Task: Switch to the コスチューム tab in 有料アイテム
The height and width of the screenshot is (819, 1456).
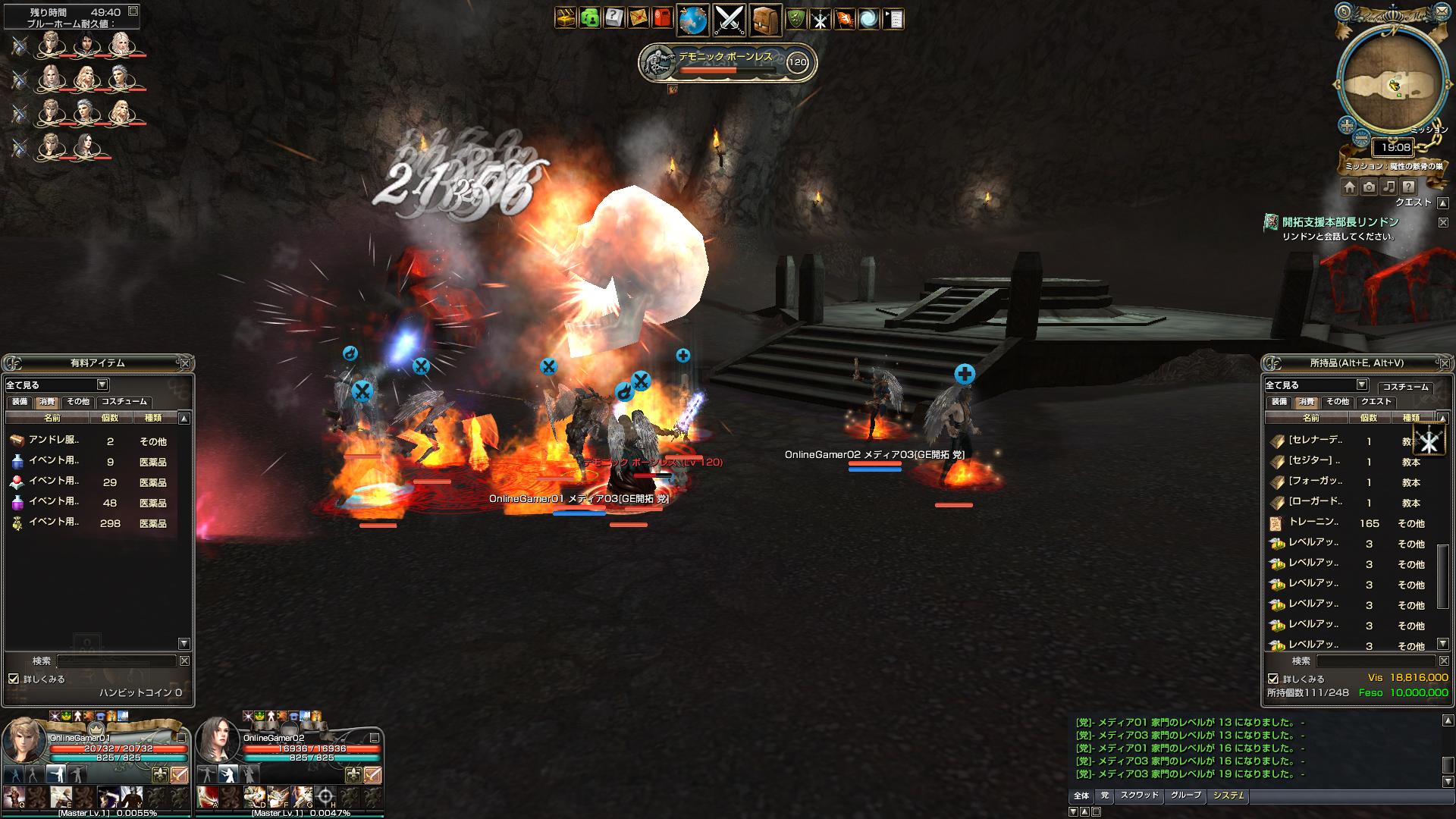Action: 124,402
